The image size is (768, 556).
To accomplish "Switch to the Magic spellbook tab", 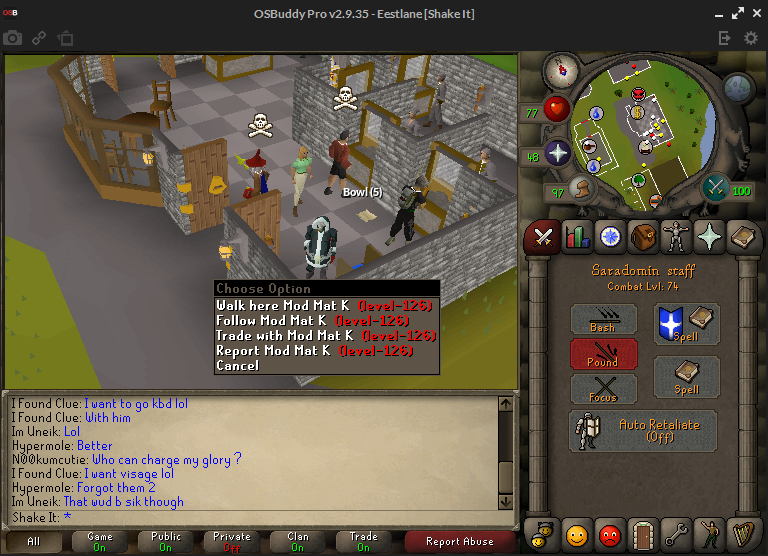I will [x=744, y=237].
